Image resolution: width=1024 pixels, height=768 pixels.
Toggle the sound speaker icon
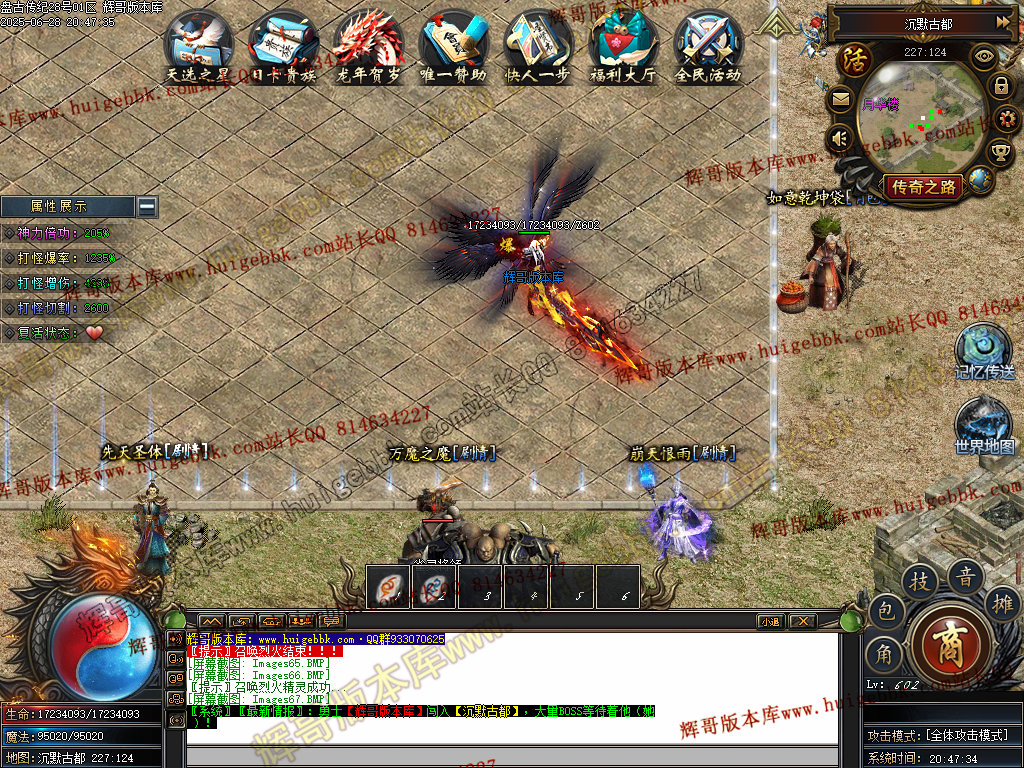click(x=839, y=139)
